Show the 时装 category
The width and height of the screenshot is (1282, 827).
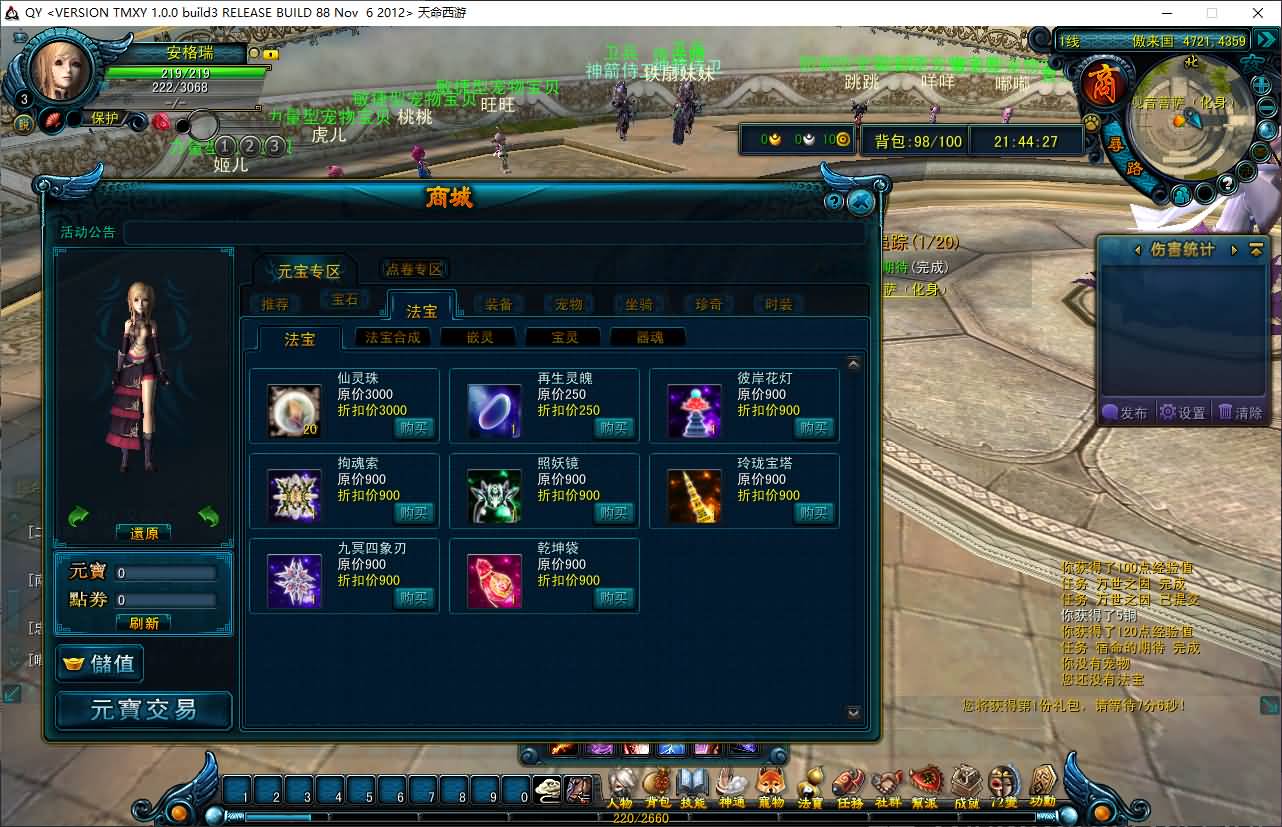[x=778, y=304]
